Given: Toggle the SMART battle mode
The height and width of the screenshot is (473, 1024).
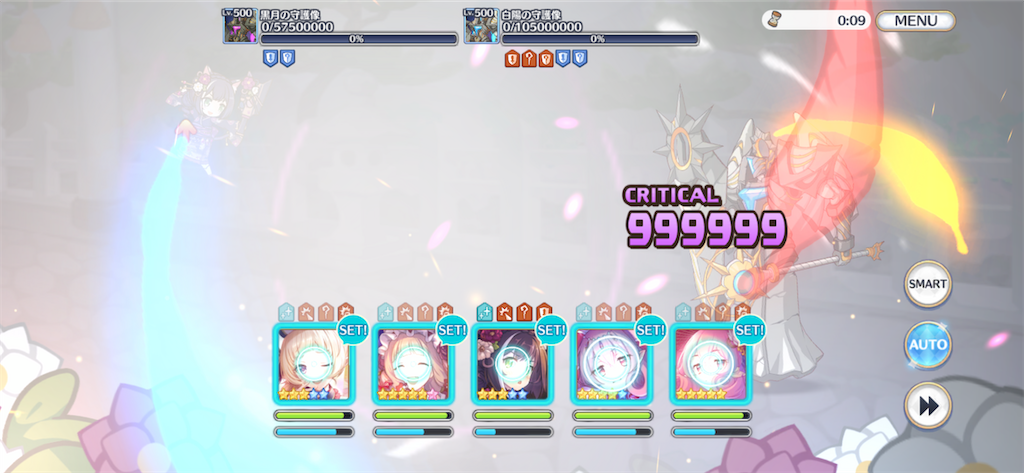Looking at the screenshot, I should pos(927,284).
